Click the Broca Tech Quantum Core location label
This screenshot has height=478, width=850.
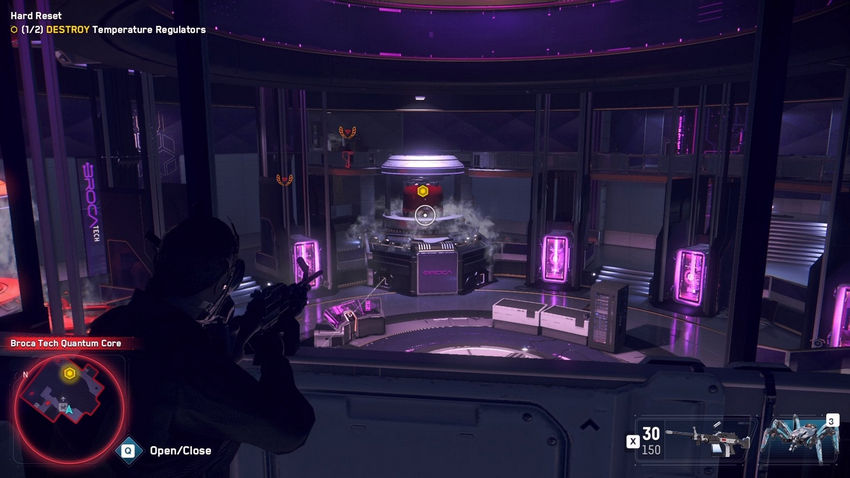[66, 344]
